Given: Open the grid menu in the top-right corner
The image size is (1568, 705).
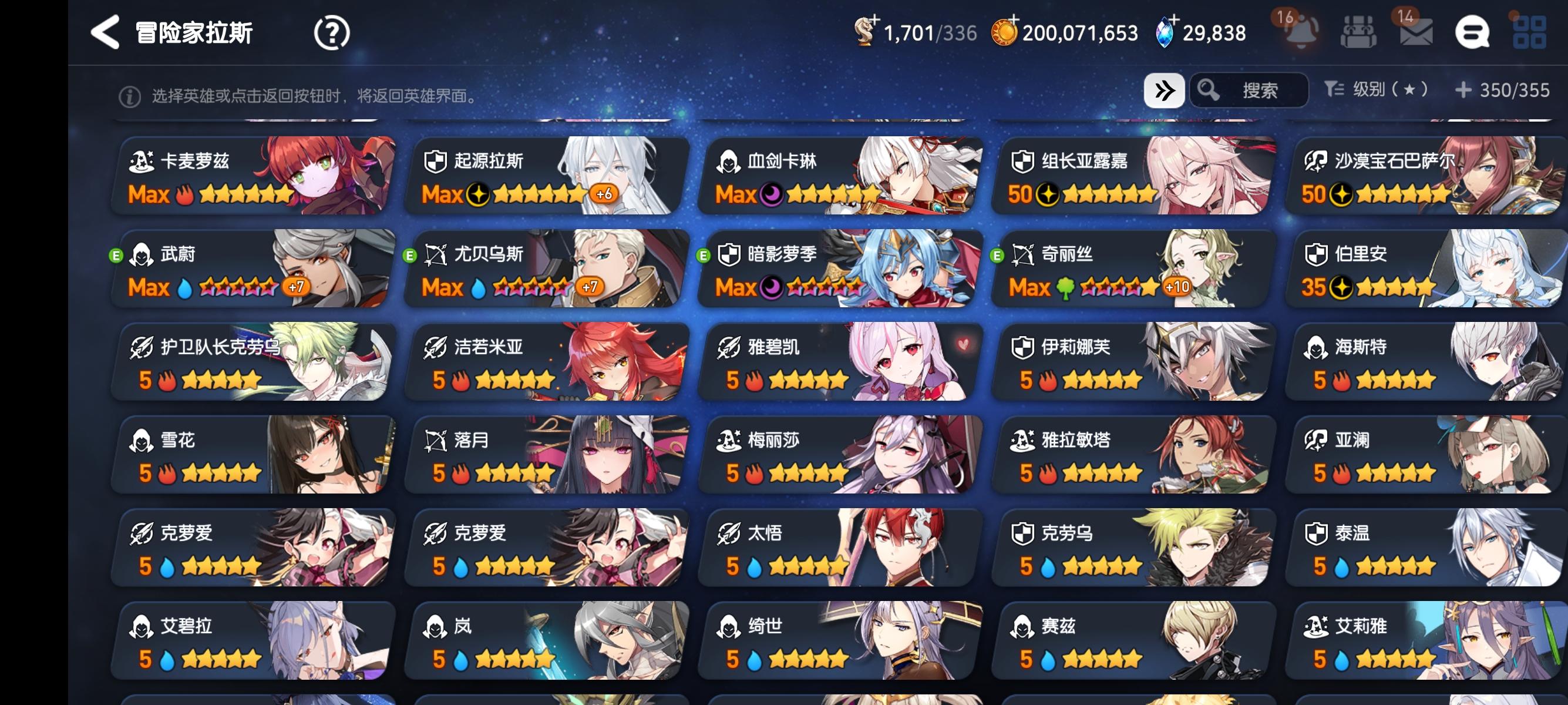Looking at the screenshot, I should pyautogui.click(x=1530, y=32).
